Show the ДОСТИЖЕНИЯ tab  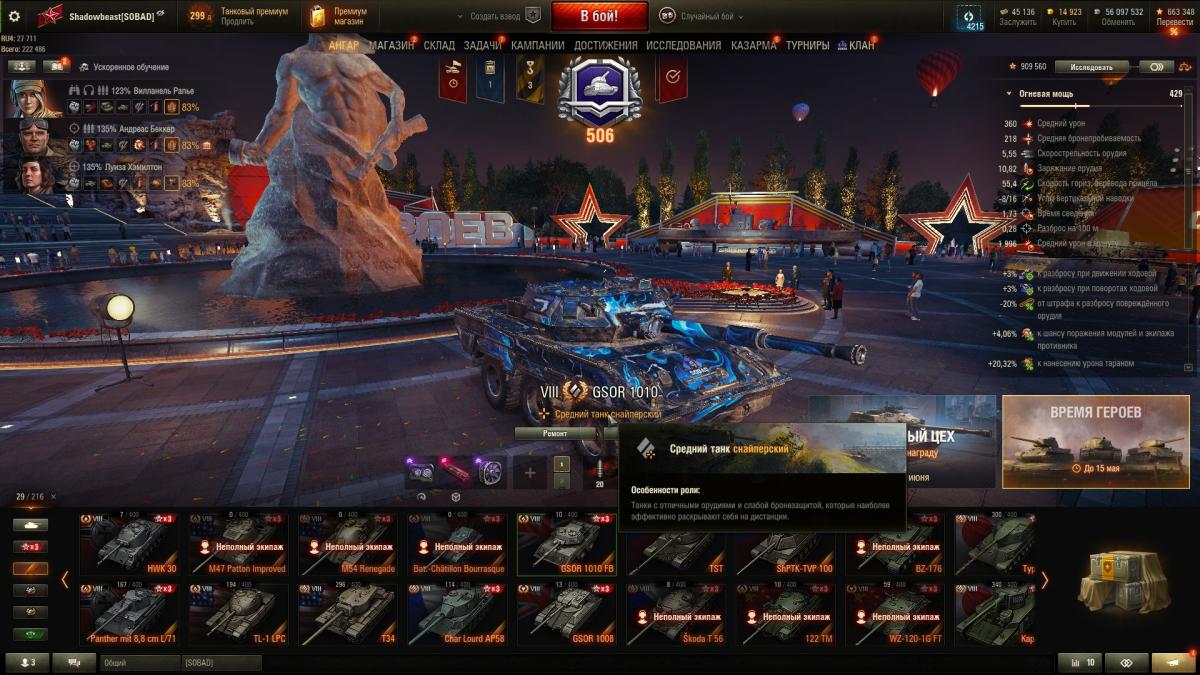point(605,45)
